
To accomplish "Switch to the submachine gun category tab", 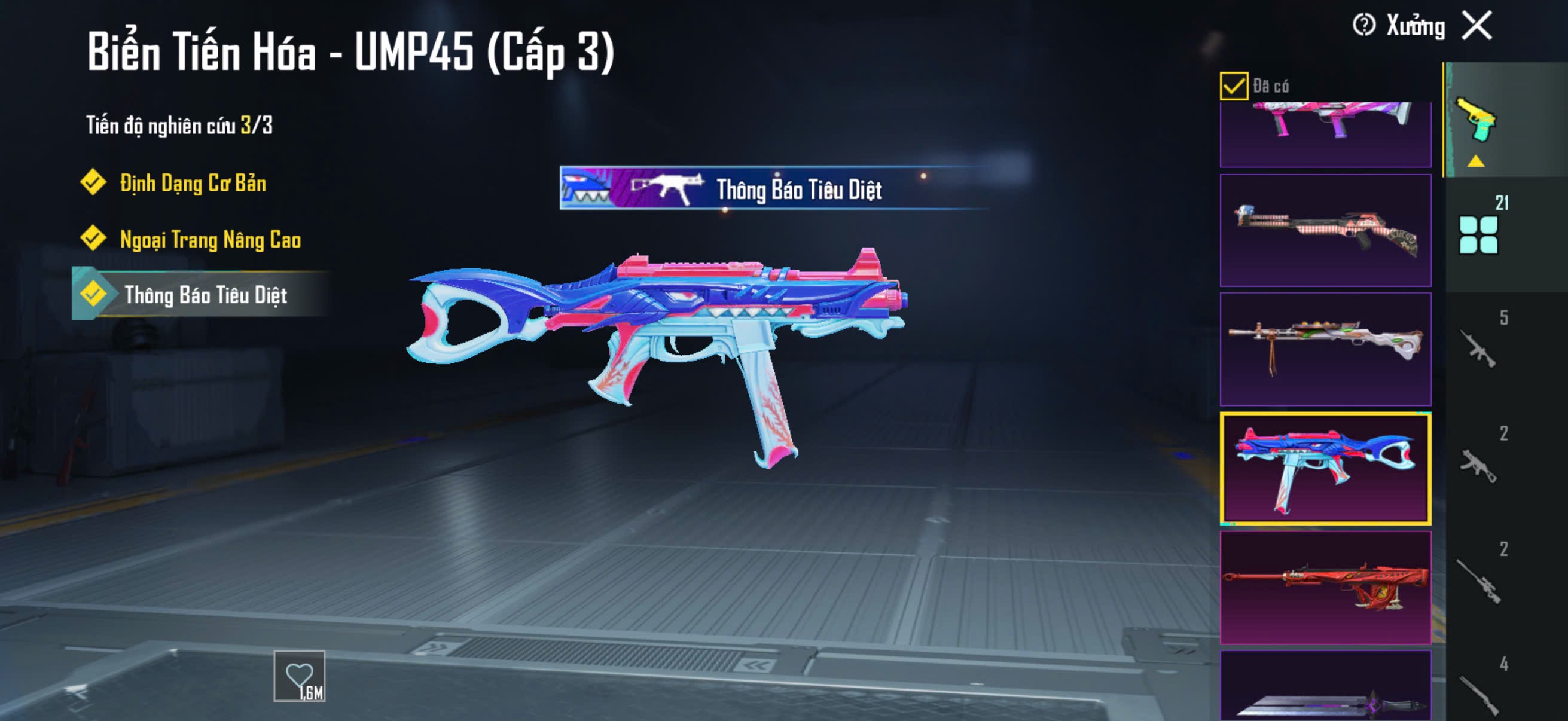I will tap(1479, 465).
